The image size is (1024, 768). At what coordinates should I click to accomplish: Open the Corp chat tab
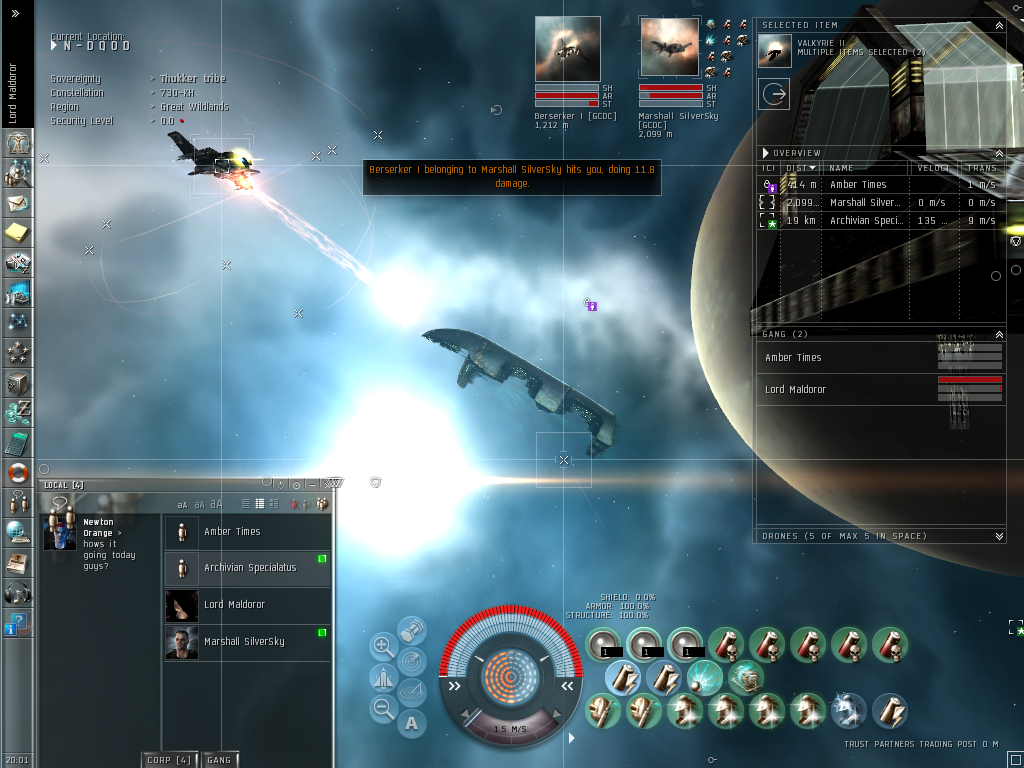[169, 760]
